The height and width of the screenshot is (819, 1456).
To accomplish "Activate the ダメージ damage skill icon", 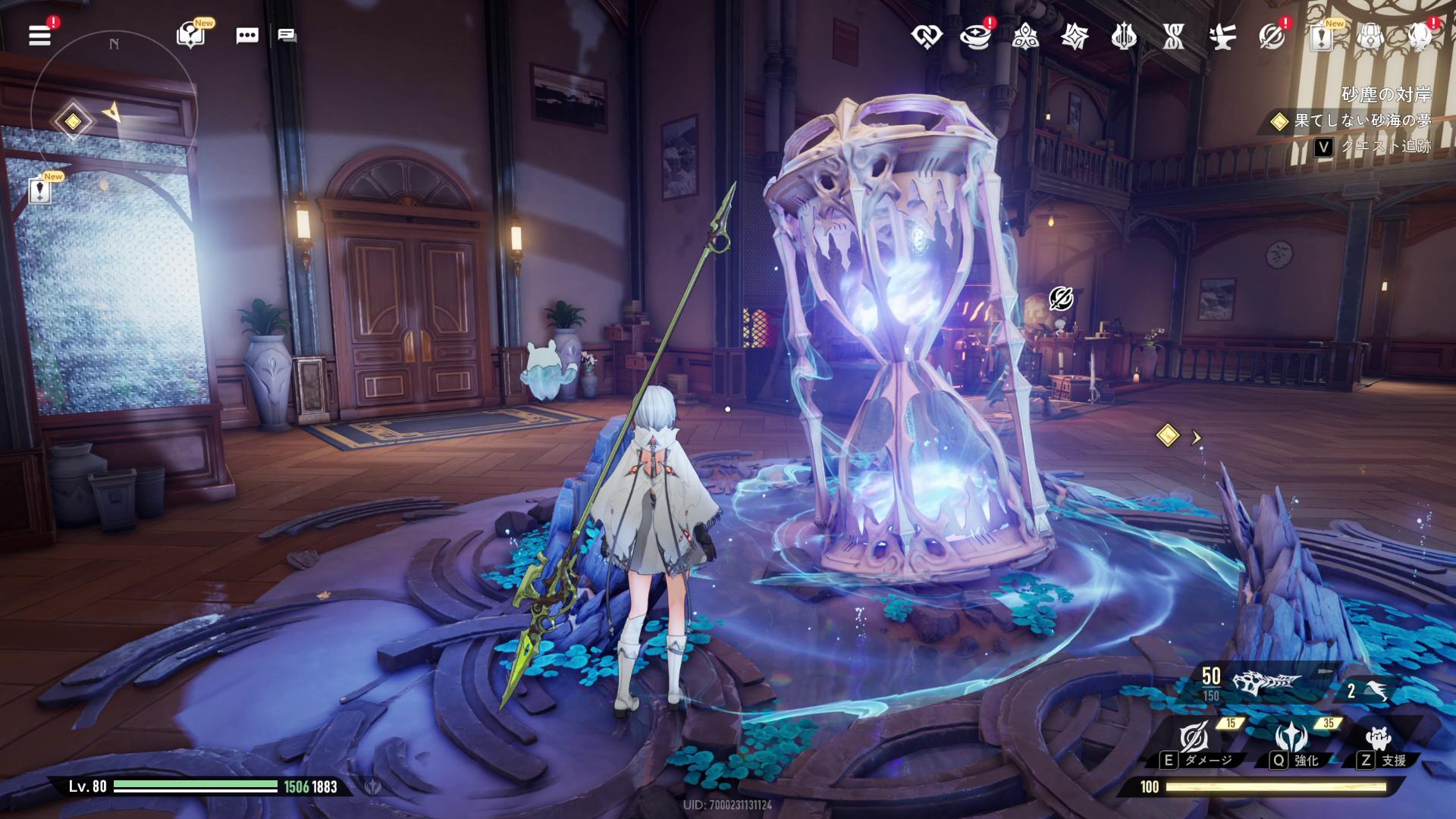I will coord(1194,737).
